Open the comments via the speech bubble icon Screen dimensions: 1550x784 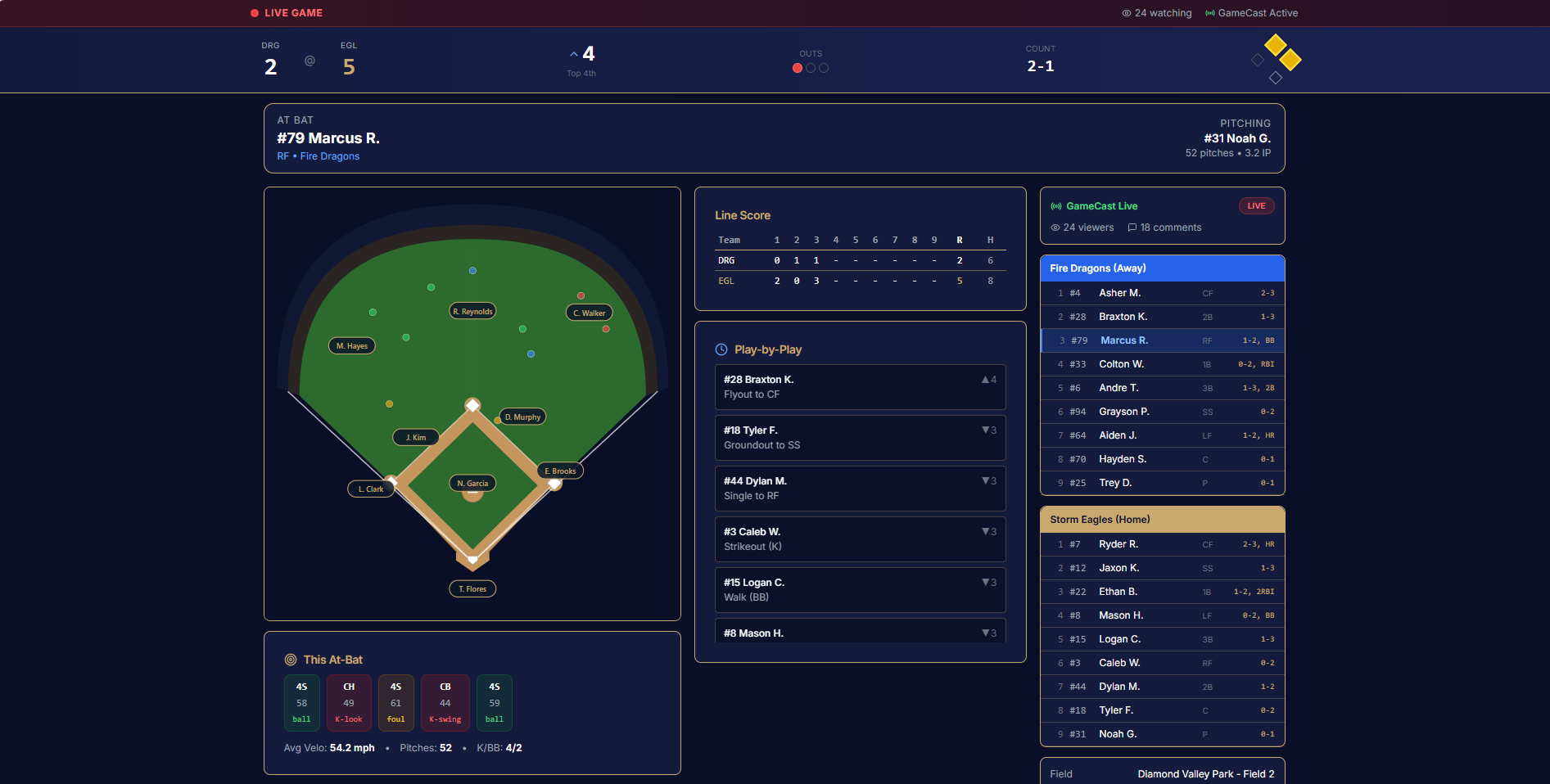[x=1131, y=228]
